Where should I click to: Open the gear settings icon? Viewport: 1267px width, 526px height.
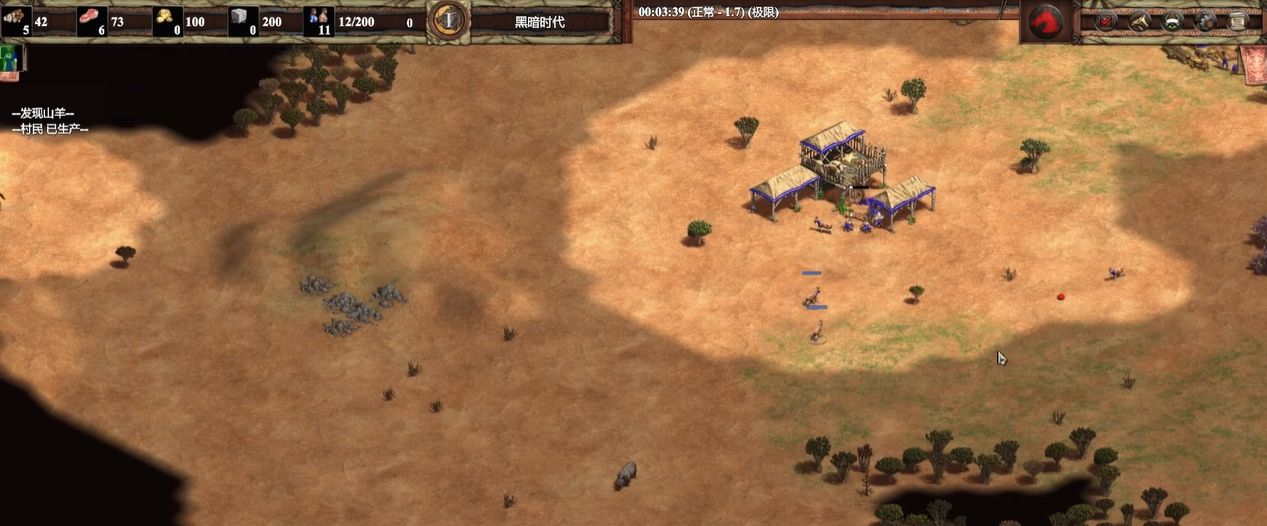click(1206, 20)
